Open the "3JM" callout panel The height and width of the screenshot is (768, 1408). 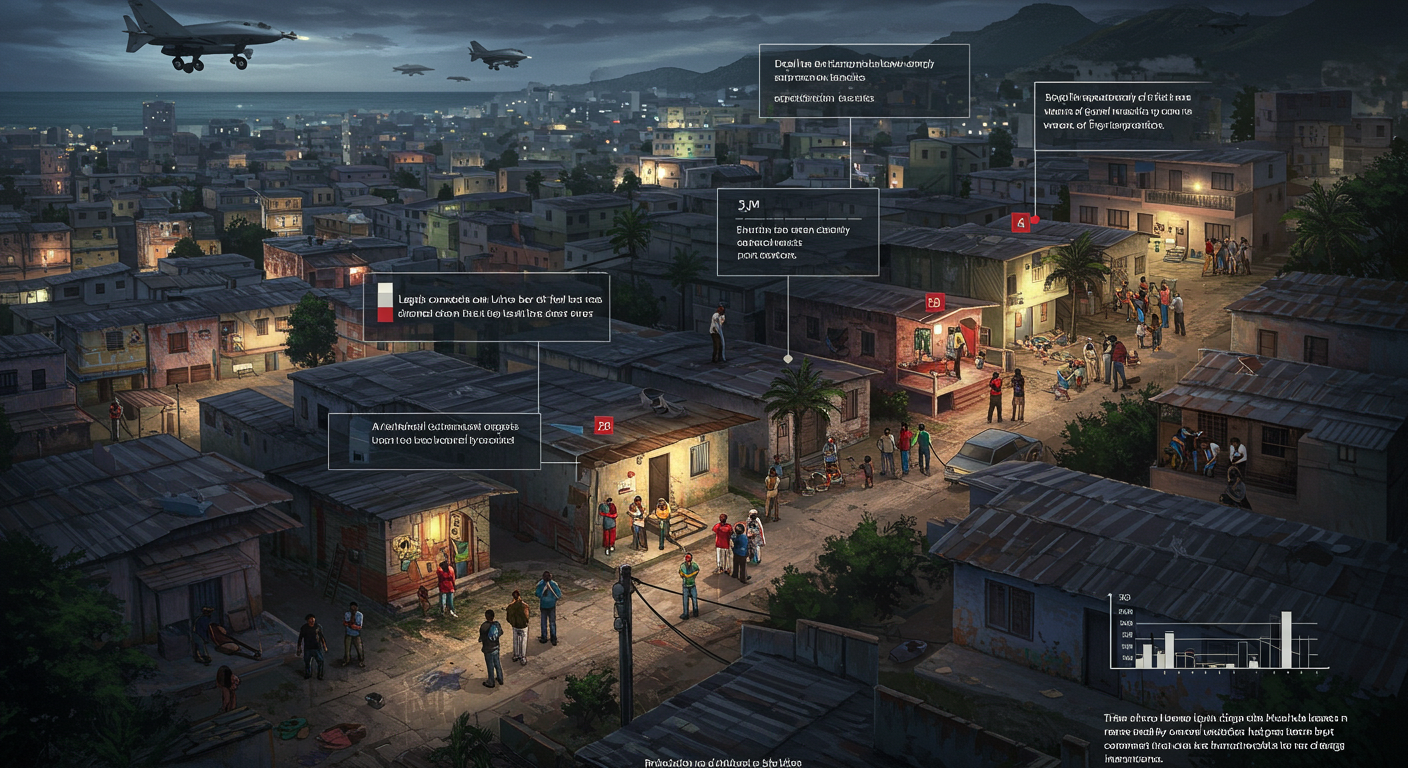point(797,231)
